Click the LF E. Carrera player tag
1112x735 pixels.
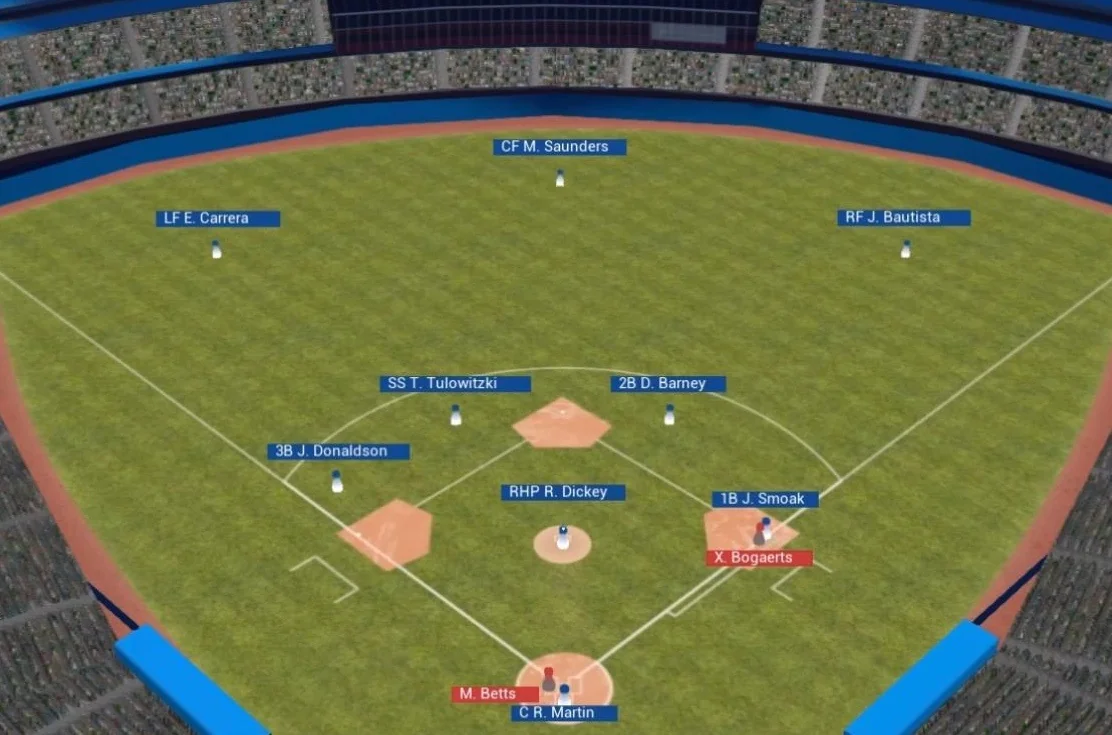pos(217,218)
